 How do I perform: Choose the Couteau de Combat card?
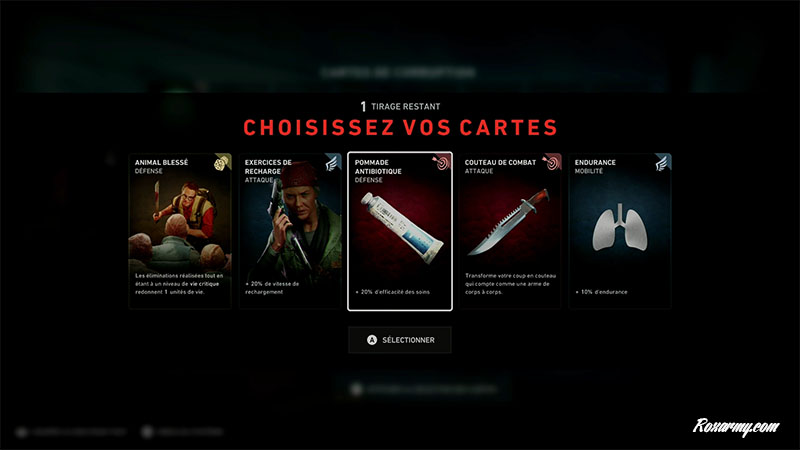(510, 231)
